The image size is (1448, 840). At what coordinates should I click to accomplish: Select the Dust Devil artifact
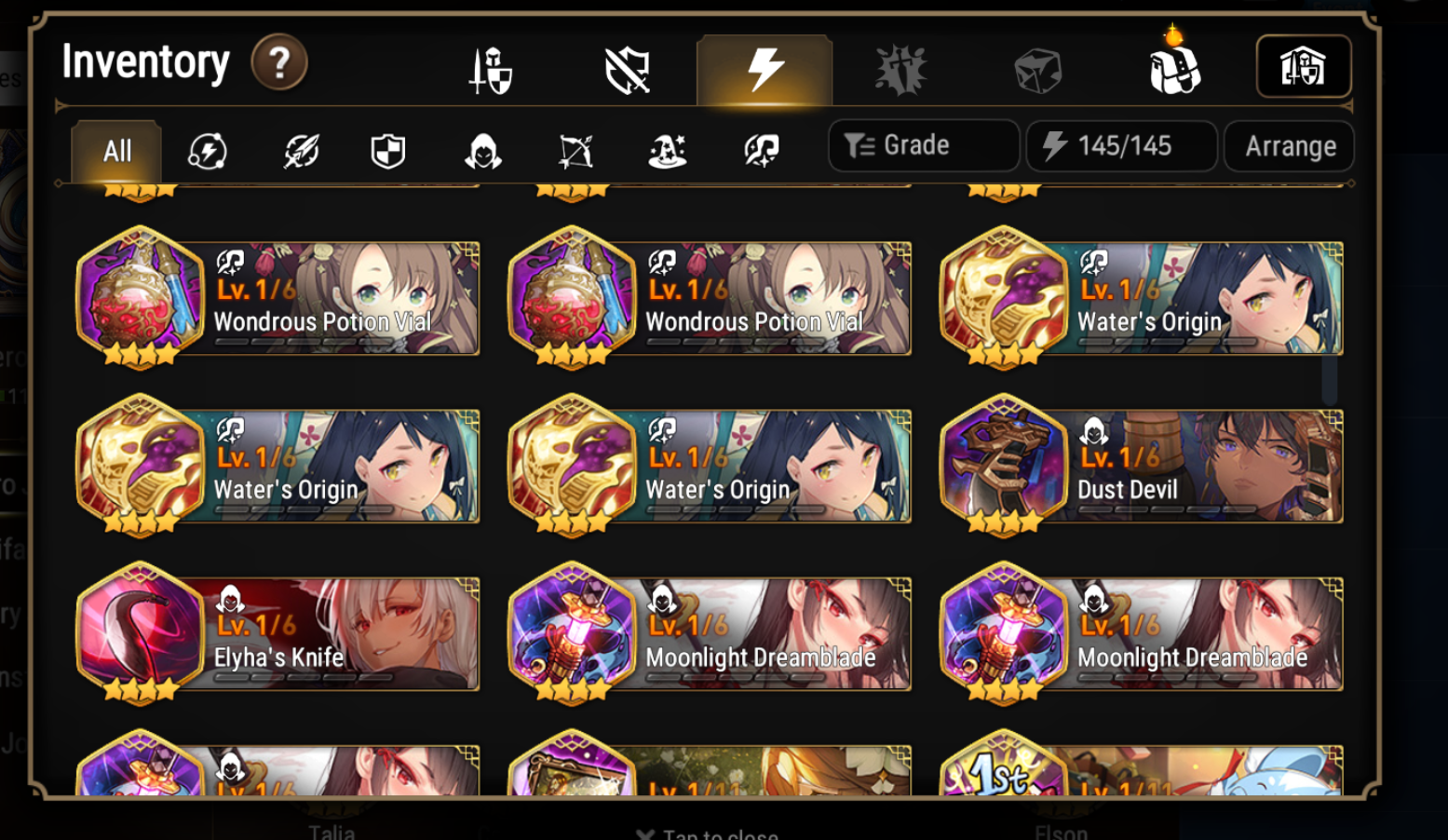pos(1142,466)
